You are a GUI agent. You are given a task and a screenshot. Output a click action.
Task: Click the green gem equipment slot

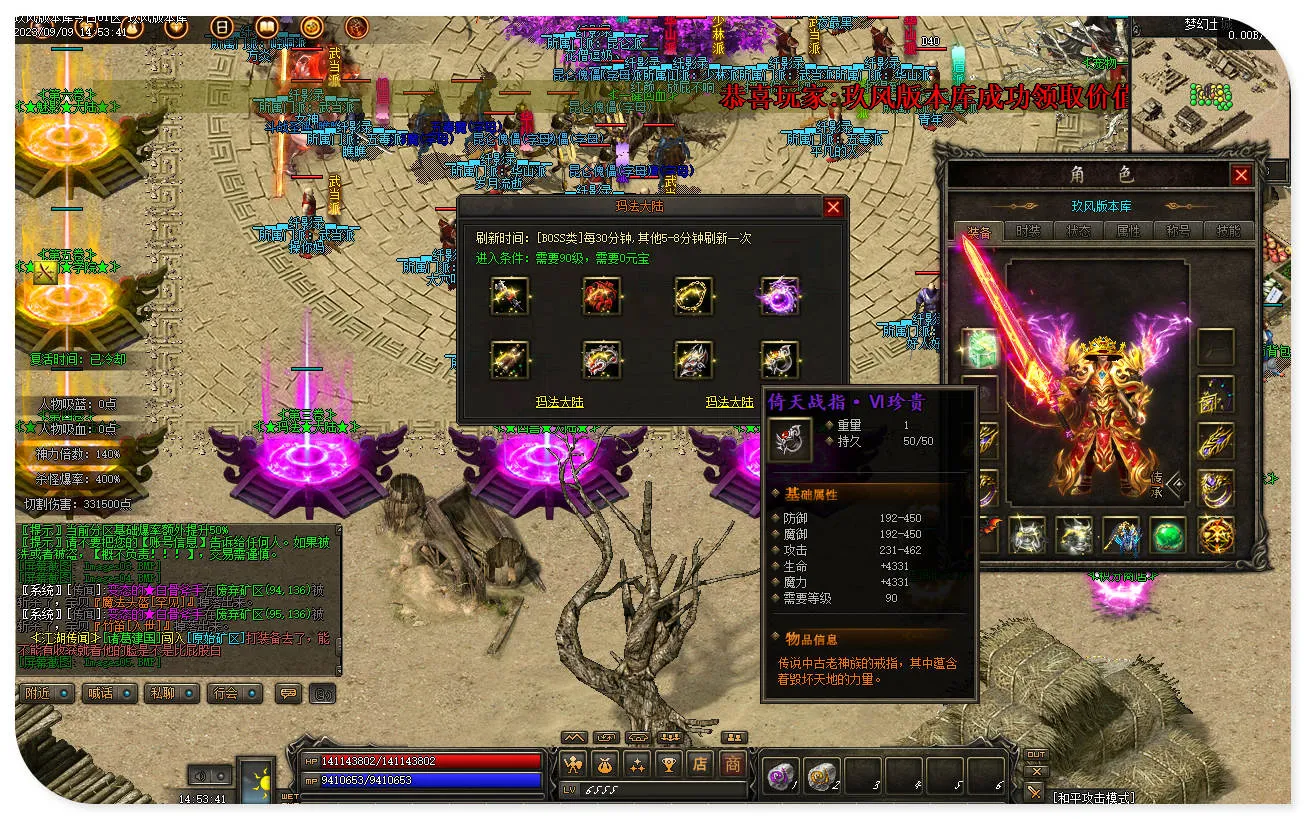1167,536
